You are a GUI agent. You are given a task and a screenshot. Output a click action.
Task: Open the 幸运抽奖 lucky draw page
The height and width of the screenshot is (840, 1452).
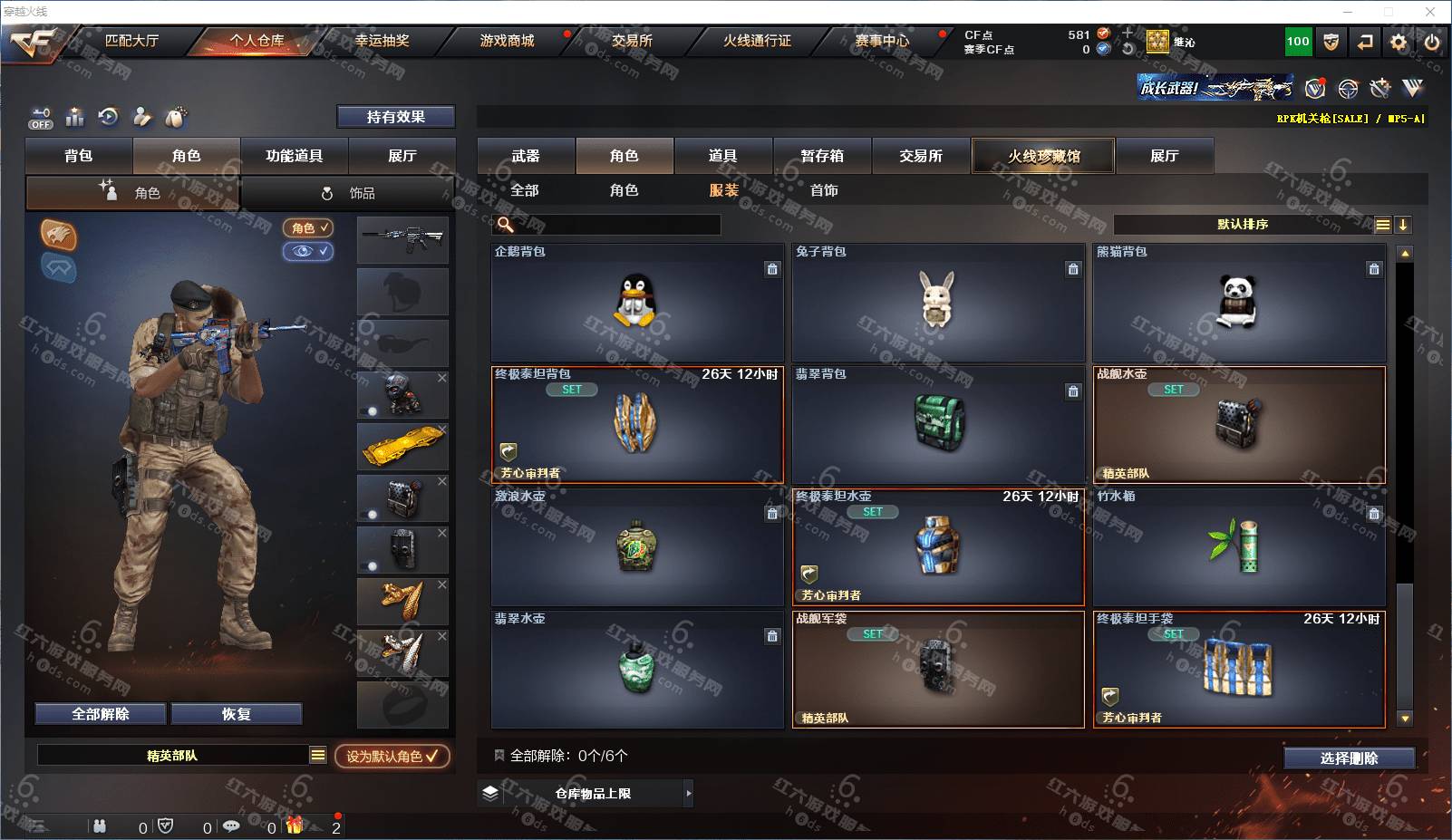(x=382, y=41)
